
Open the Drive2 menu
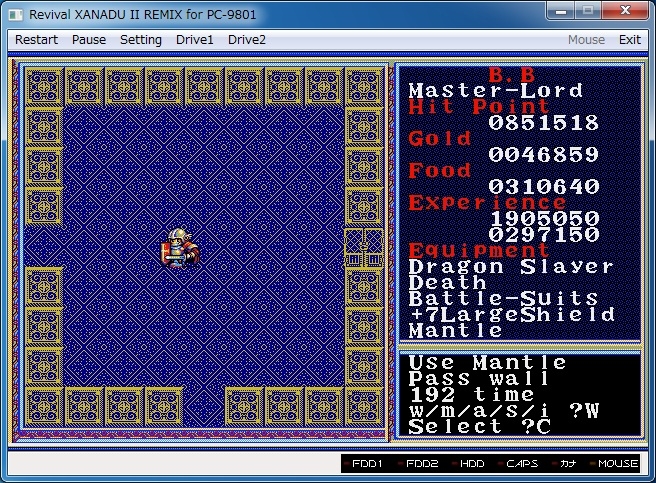coord(247,40)
